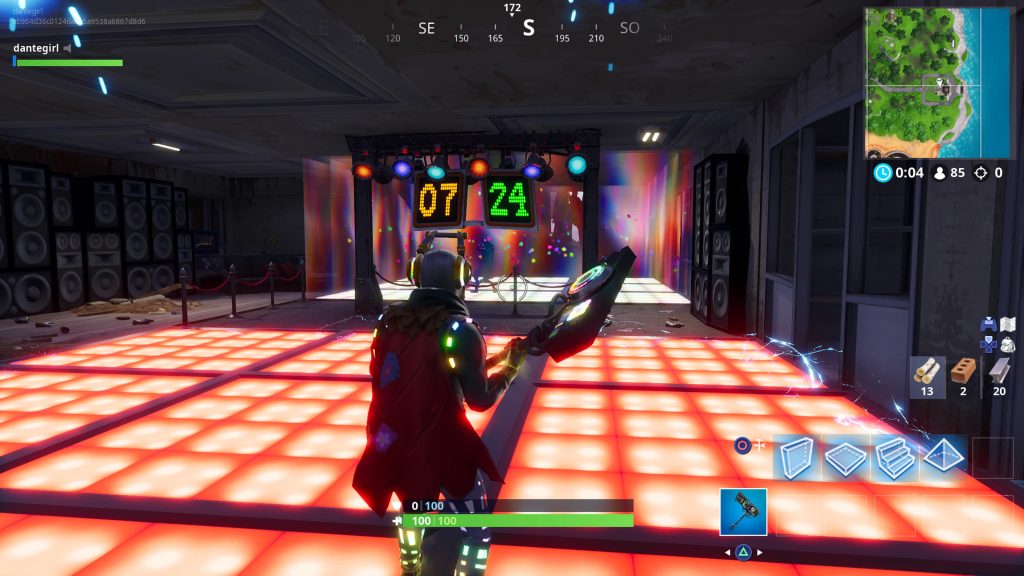Choose the floor building piece
Image resolution: width=1024 pixels, height=576 pixels.
point(845,459)
